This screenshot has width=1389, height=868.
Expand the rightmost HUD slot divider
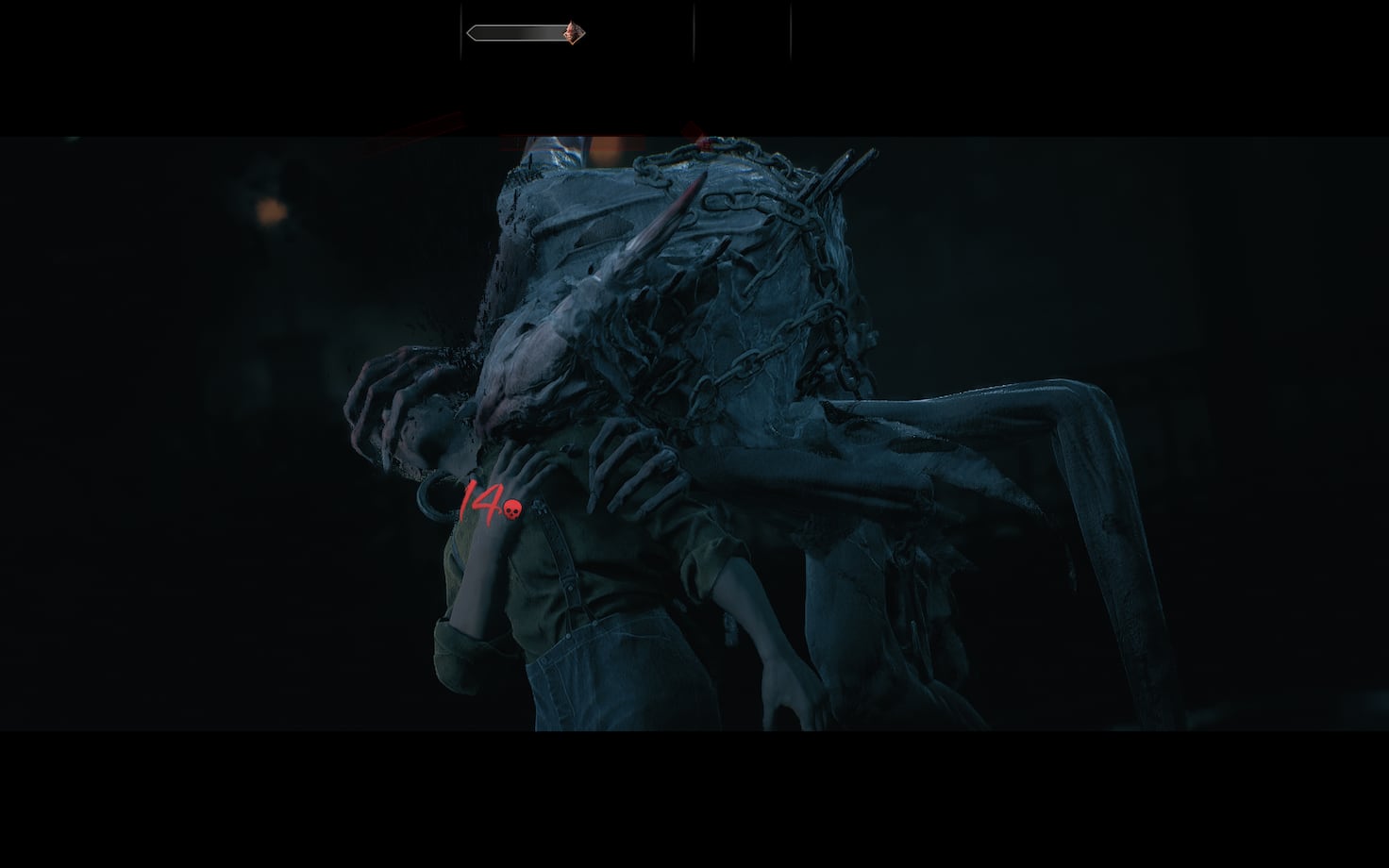coord(790,31)
